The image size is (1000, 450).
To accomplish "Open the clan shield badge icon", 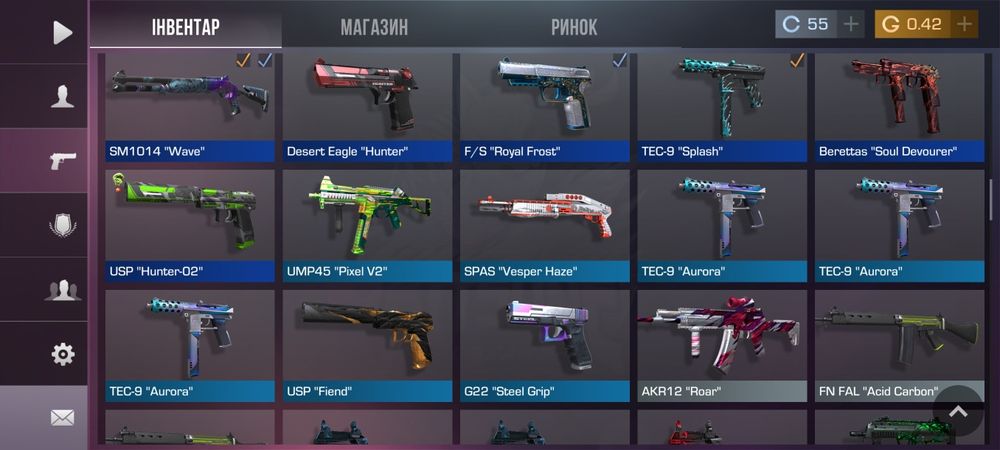I will coord(62,225).
